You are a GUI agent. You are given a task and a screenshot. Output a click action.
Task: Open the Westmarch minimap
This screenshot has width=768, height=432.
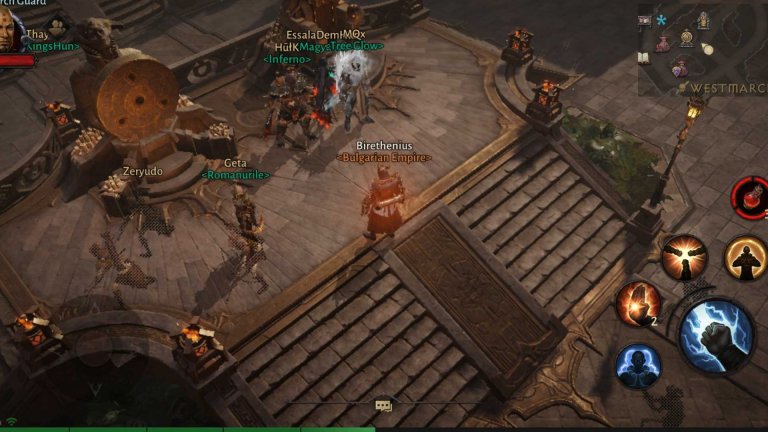point(702,48)
